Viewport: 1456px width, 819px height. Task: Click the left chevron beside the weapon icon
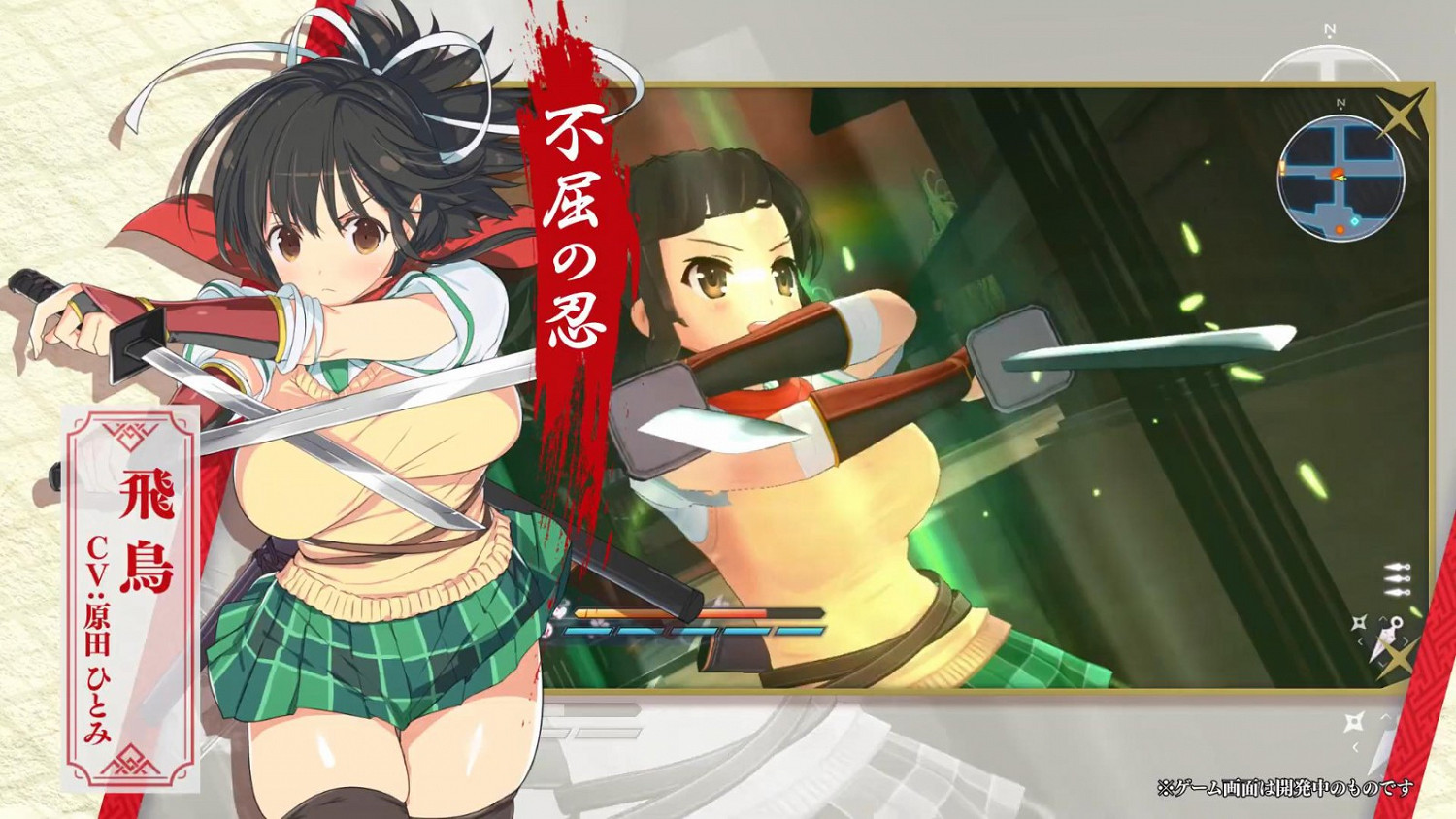pos(1360,640)
